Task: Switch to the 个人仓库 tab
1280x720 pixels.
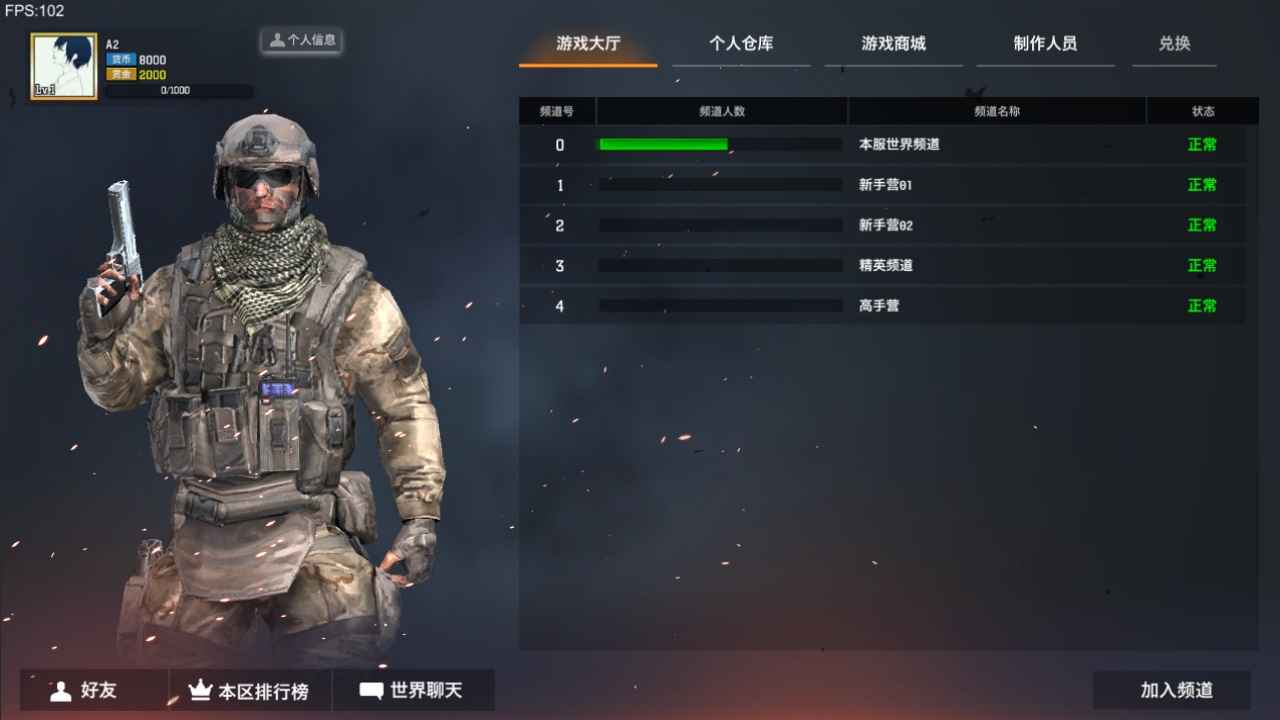Action: tap(741, 43)
